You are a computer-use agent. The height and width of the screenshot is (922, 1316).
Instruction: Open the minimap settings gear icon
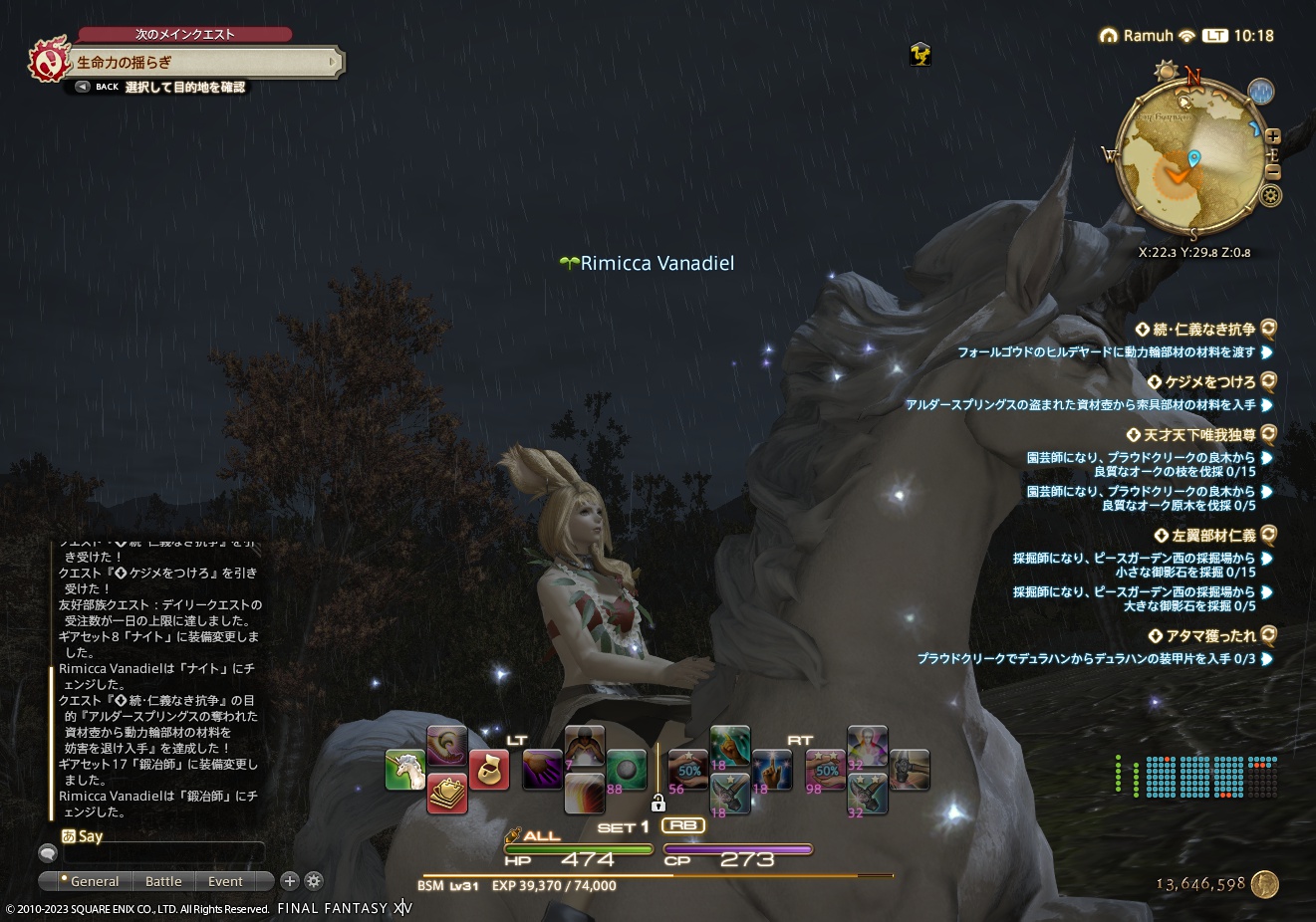[1272, 195]
